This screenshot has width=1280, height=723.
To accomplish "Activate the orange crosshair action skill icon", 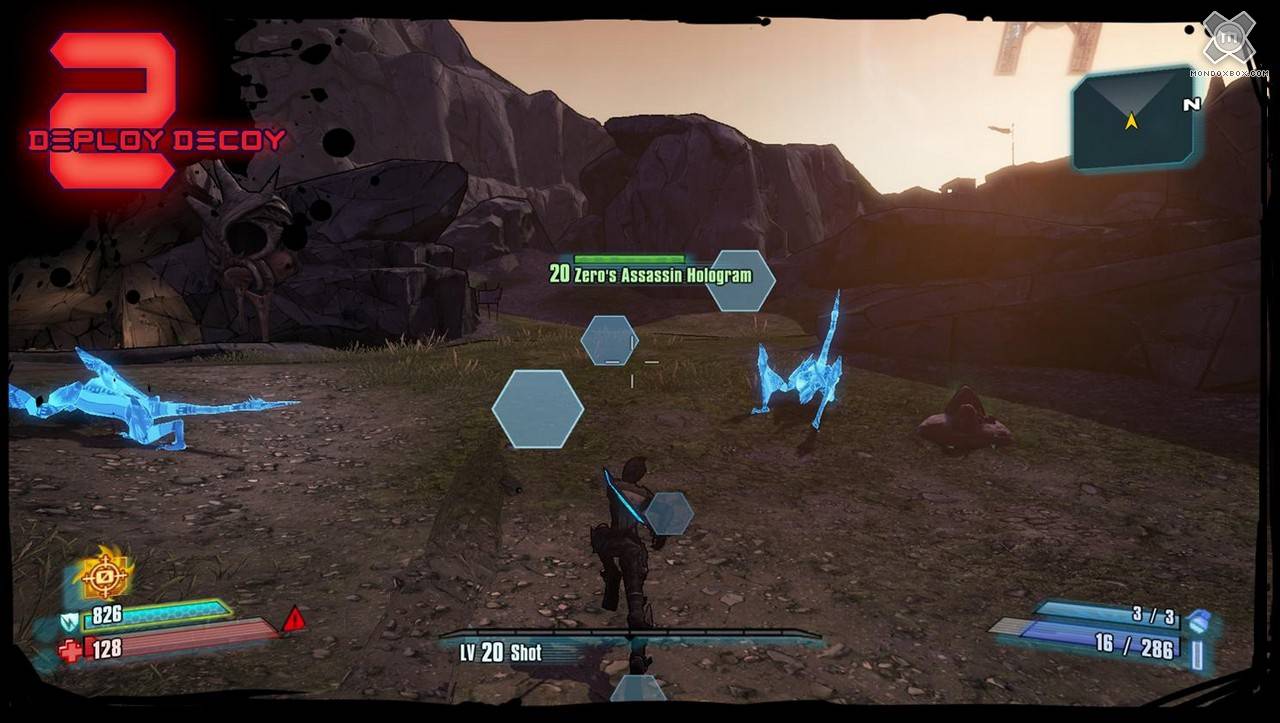I will (104, 575).
